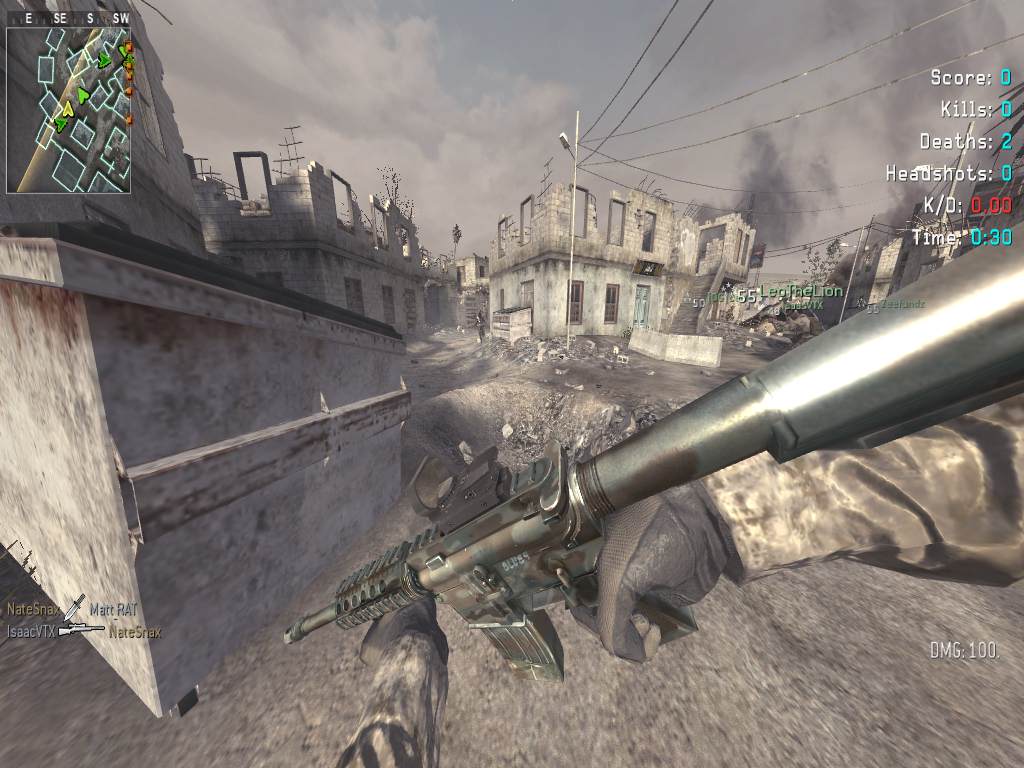Click the minimap in the corner
Viewport: 1024px width, 768px height.
[x=68, y=110]
